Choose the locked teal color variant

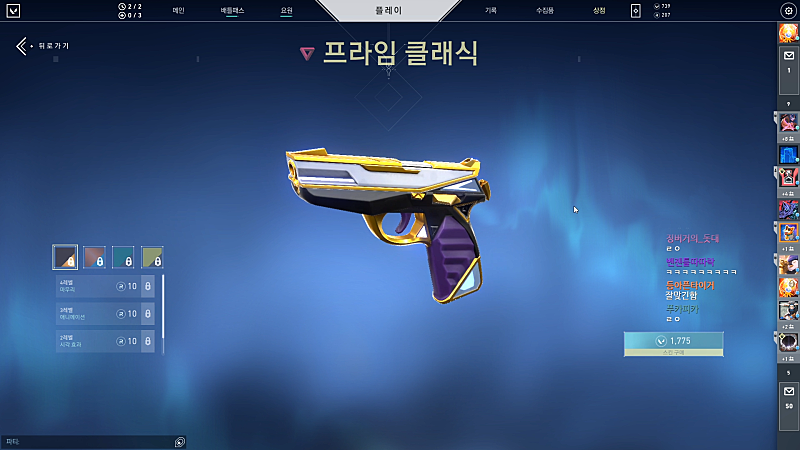(123, 257)
